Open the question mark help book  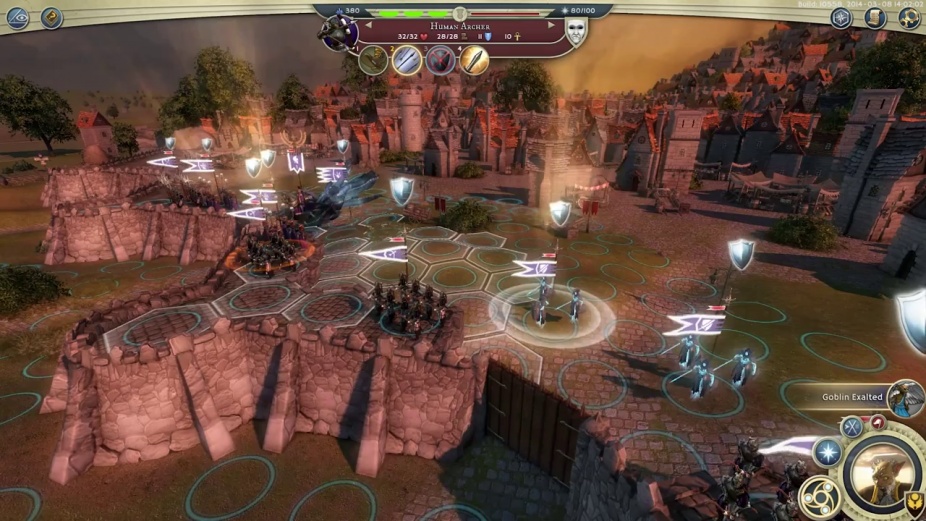51,17
